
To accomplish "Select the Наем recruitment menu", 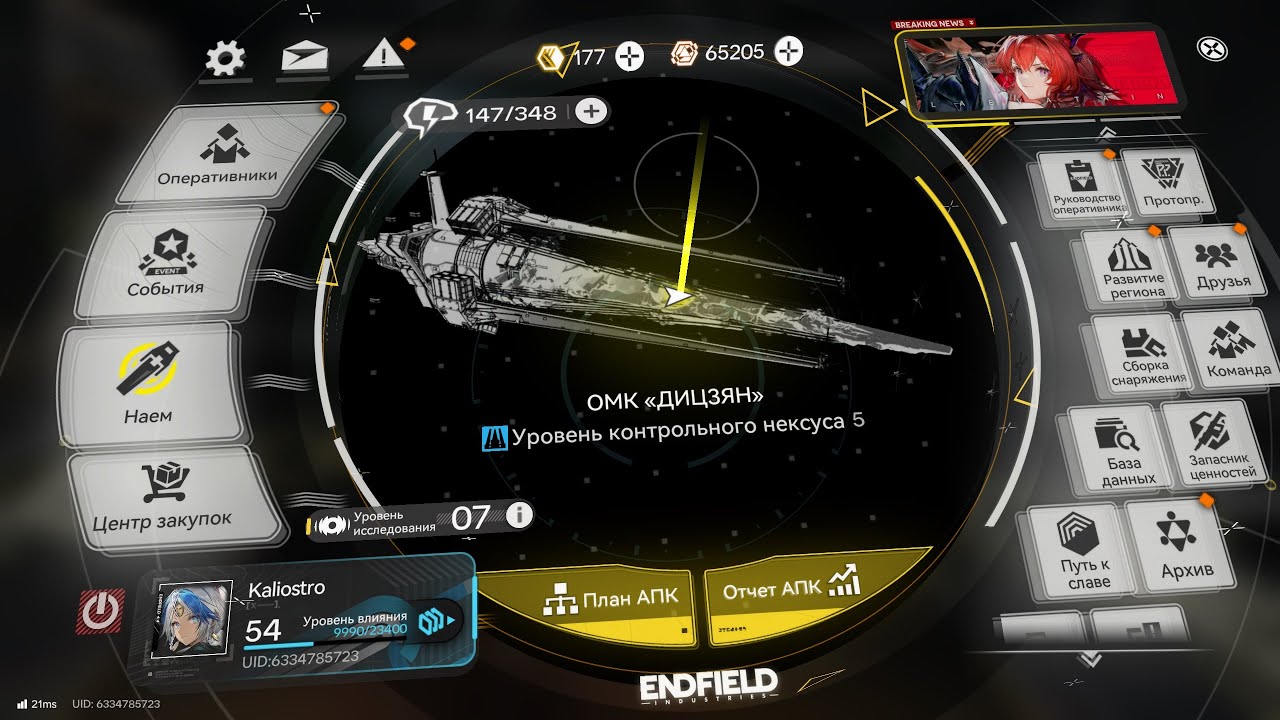I will pos(149,385).
